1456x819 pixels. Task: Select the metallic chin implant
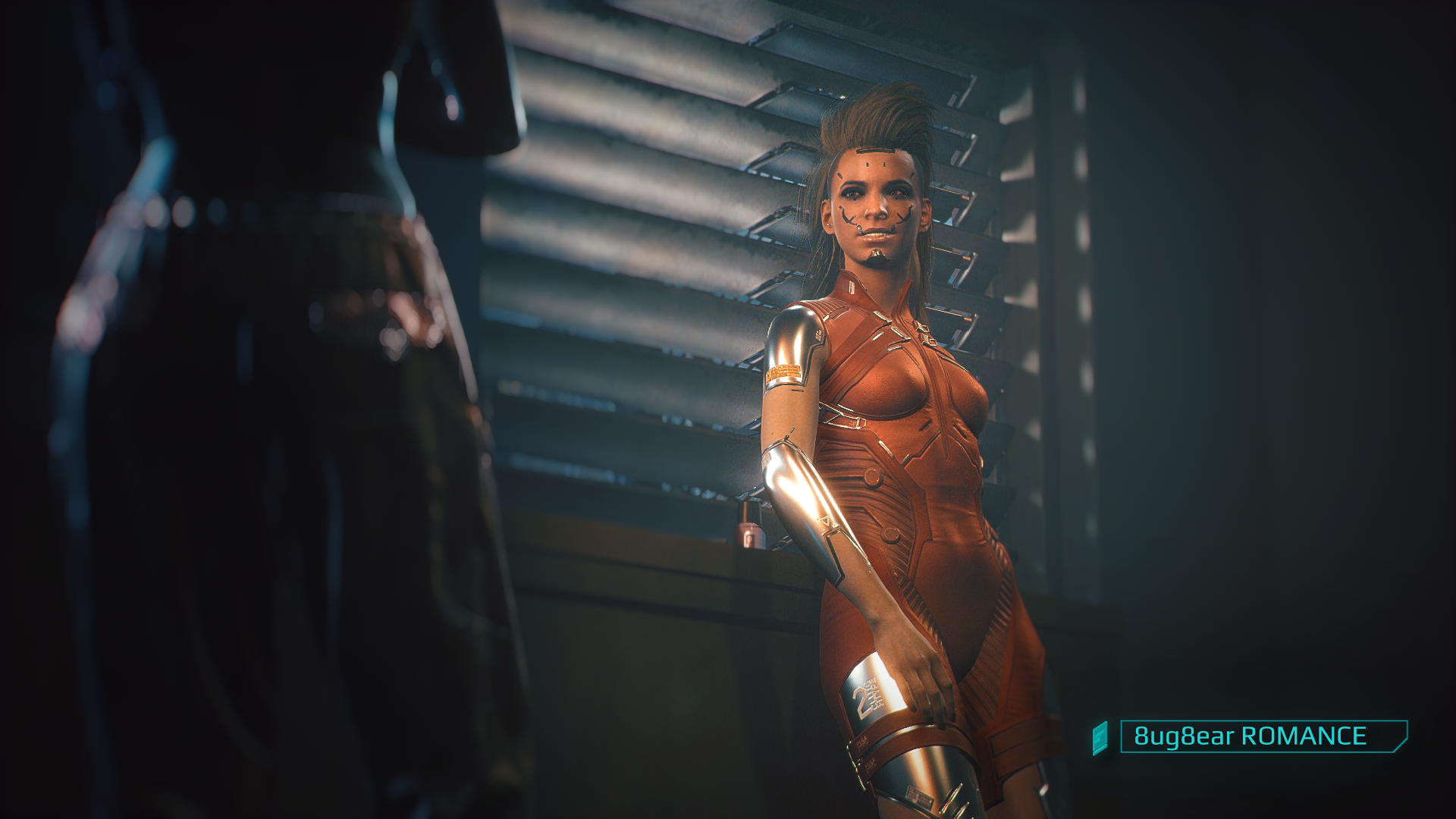point(878,254)
